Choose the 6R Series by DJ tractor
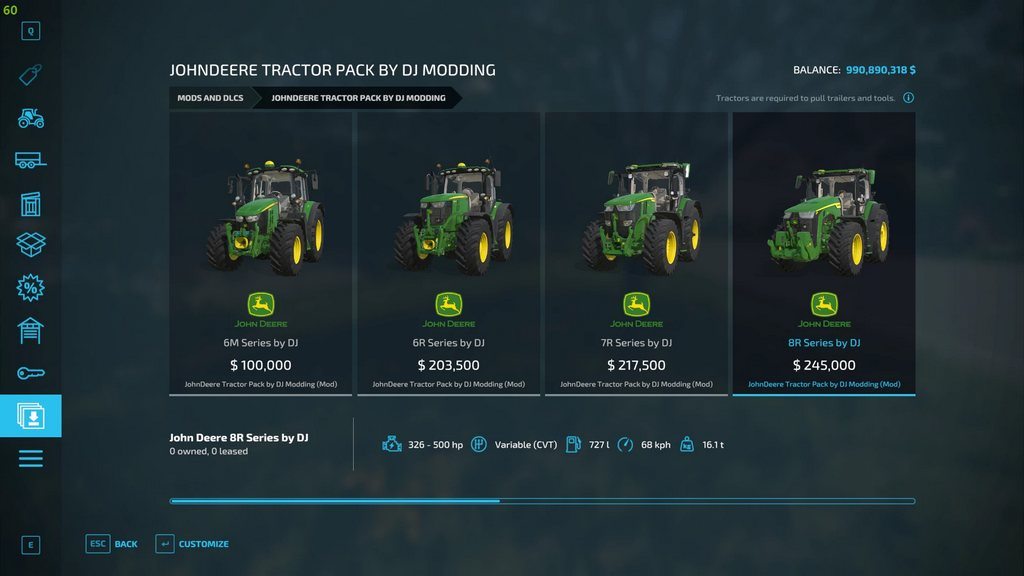 pos(449,254)
